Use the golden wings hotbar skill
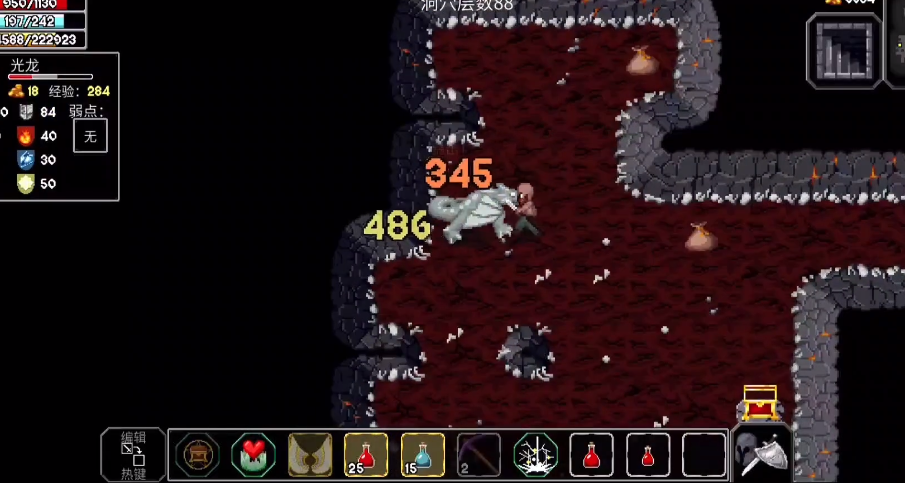 click(310, 456)
